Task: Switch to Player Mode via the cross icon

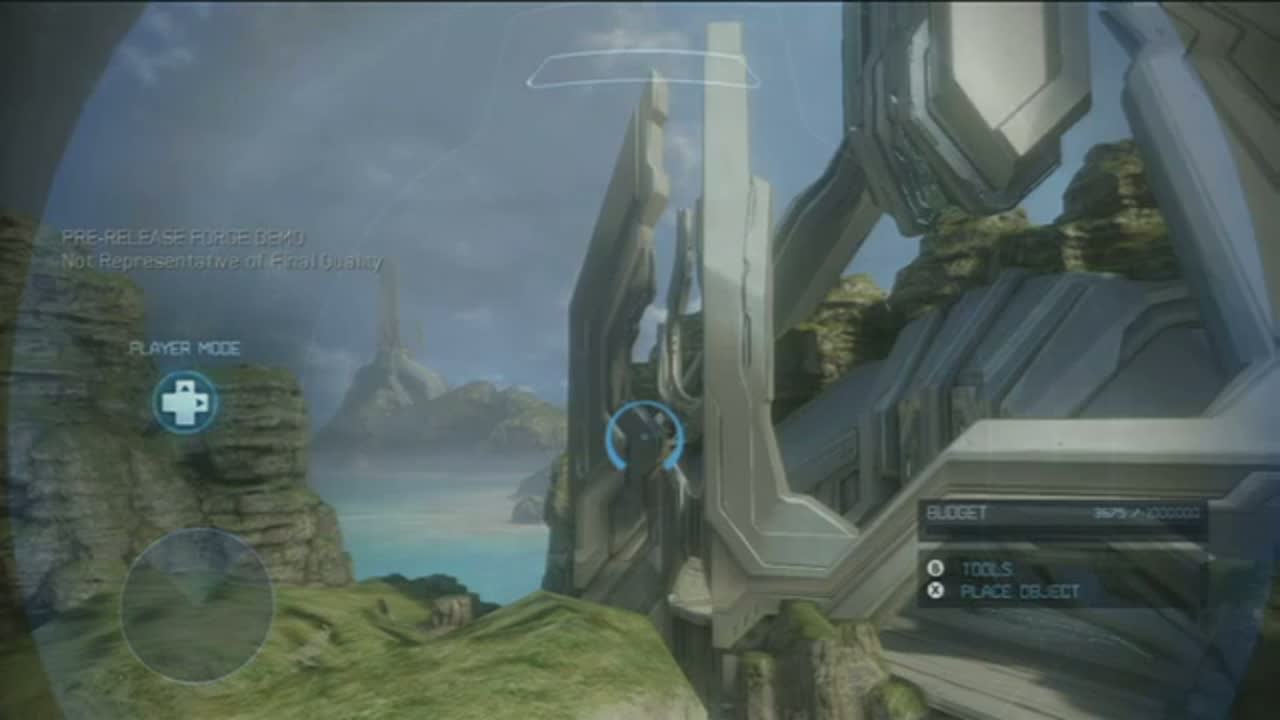Action: tap(186, 402)
